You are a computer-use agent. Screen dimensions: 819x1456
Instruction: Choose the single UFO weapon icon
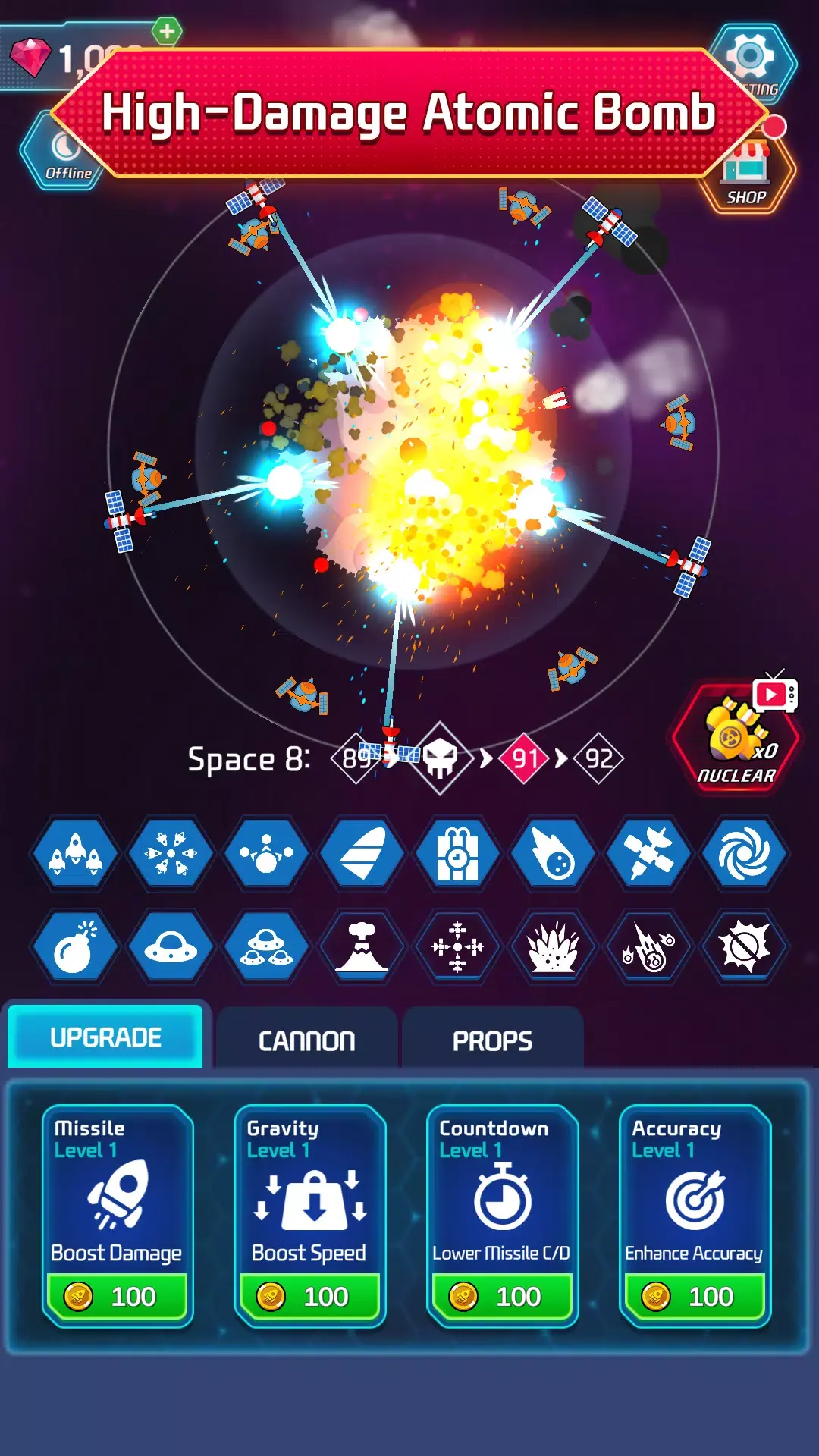171,947
